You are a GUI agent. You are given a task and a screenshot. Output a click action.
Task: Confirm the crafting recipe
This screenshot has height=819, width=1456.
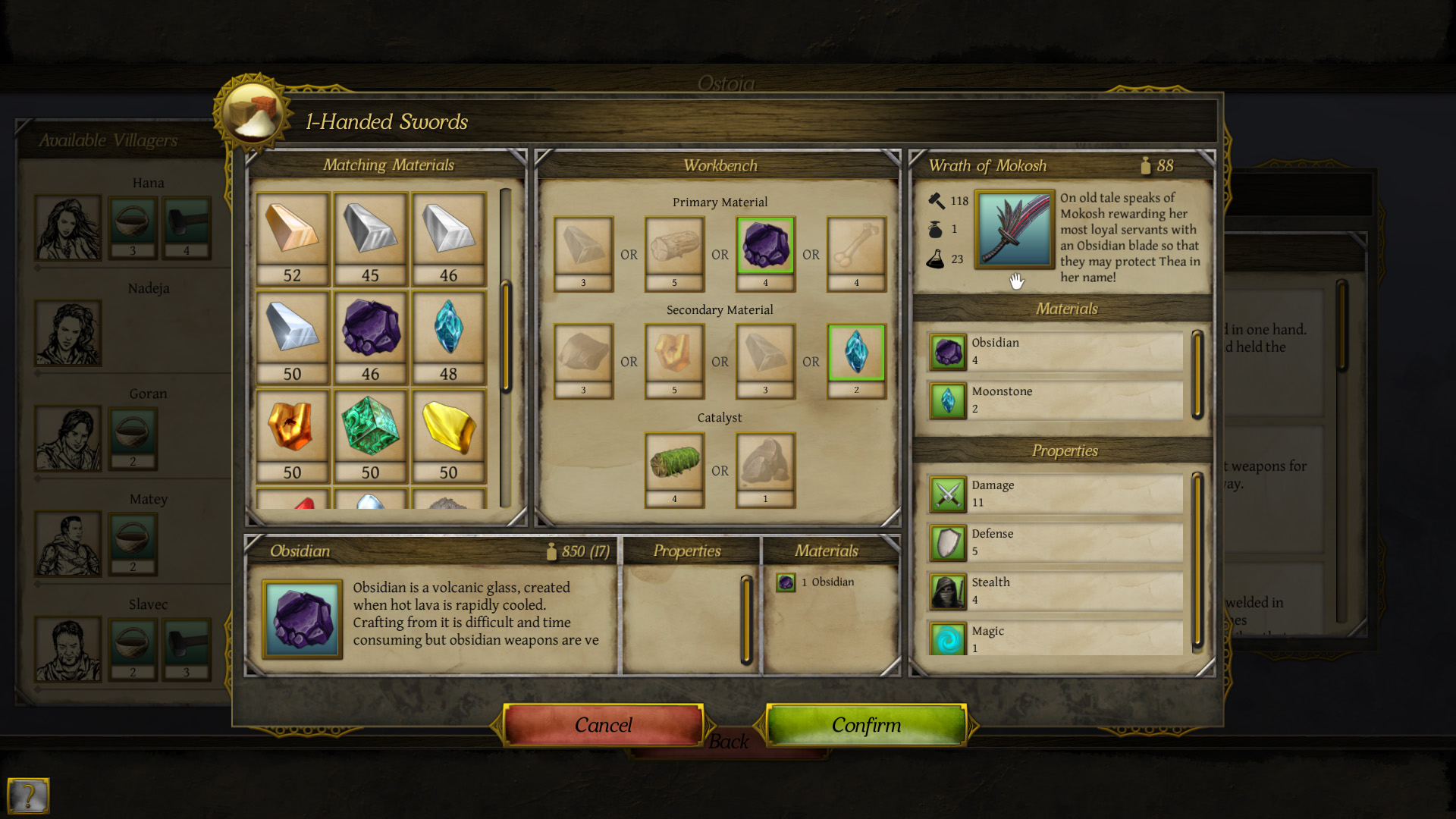(x=866, y=725)
